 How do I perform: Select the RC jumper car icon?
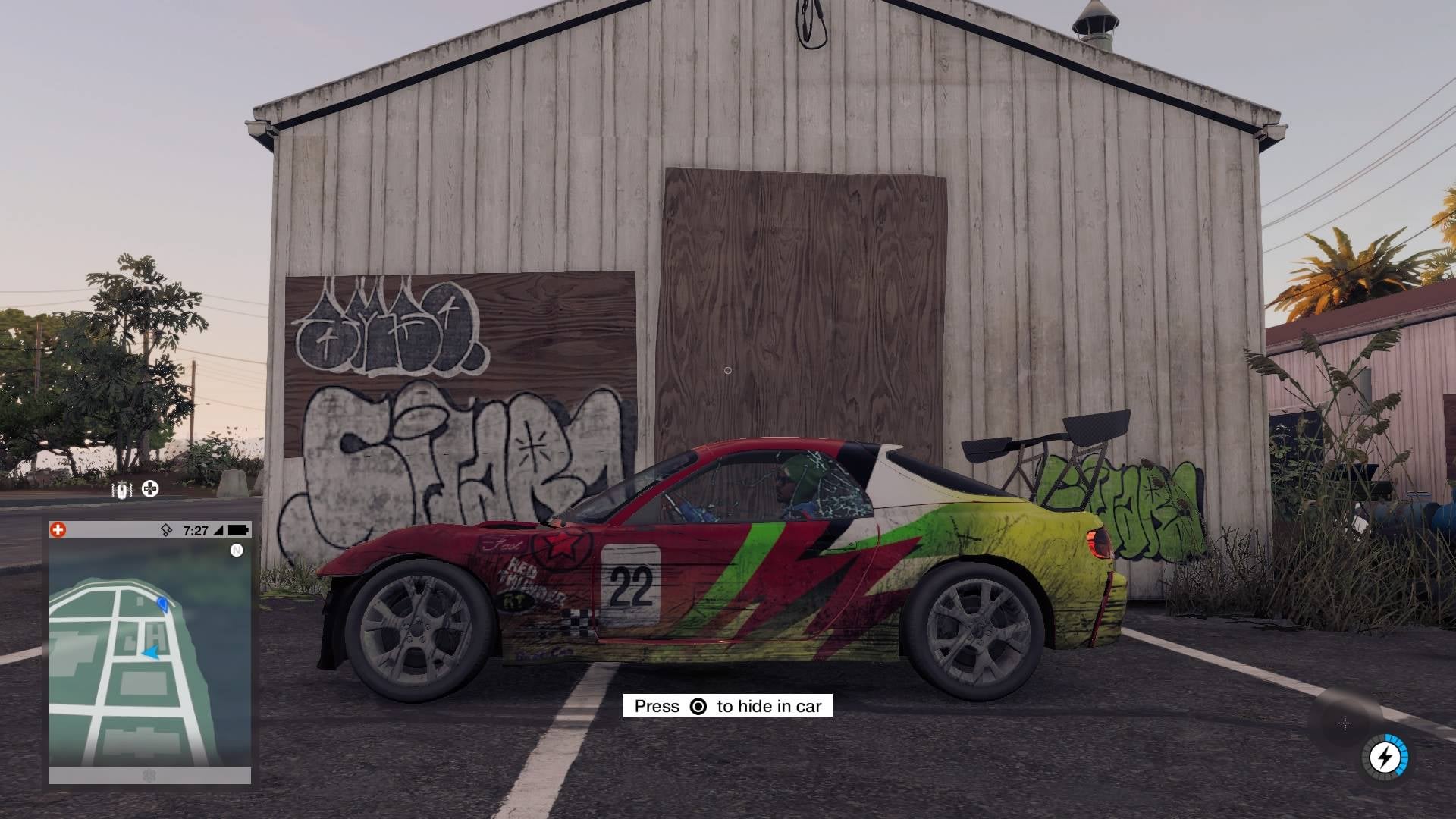121,490
